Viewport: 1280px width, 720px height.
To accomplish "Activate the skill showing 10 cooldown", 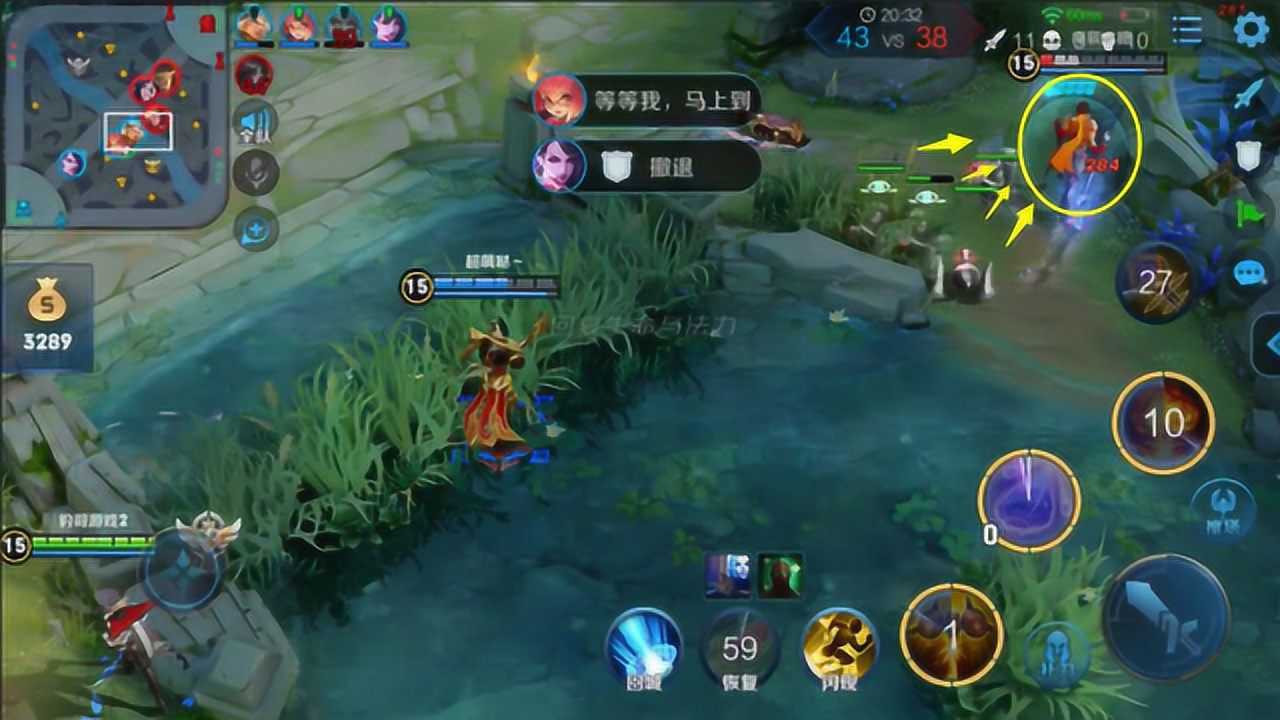I will [1163, 422].
